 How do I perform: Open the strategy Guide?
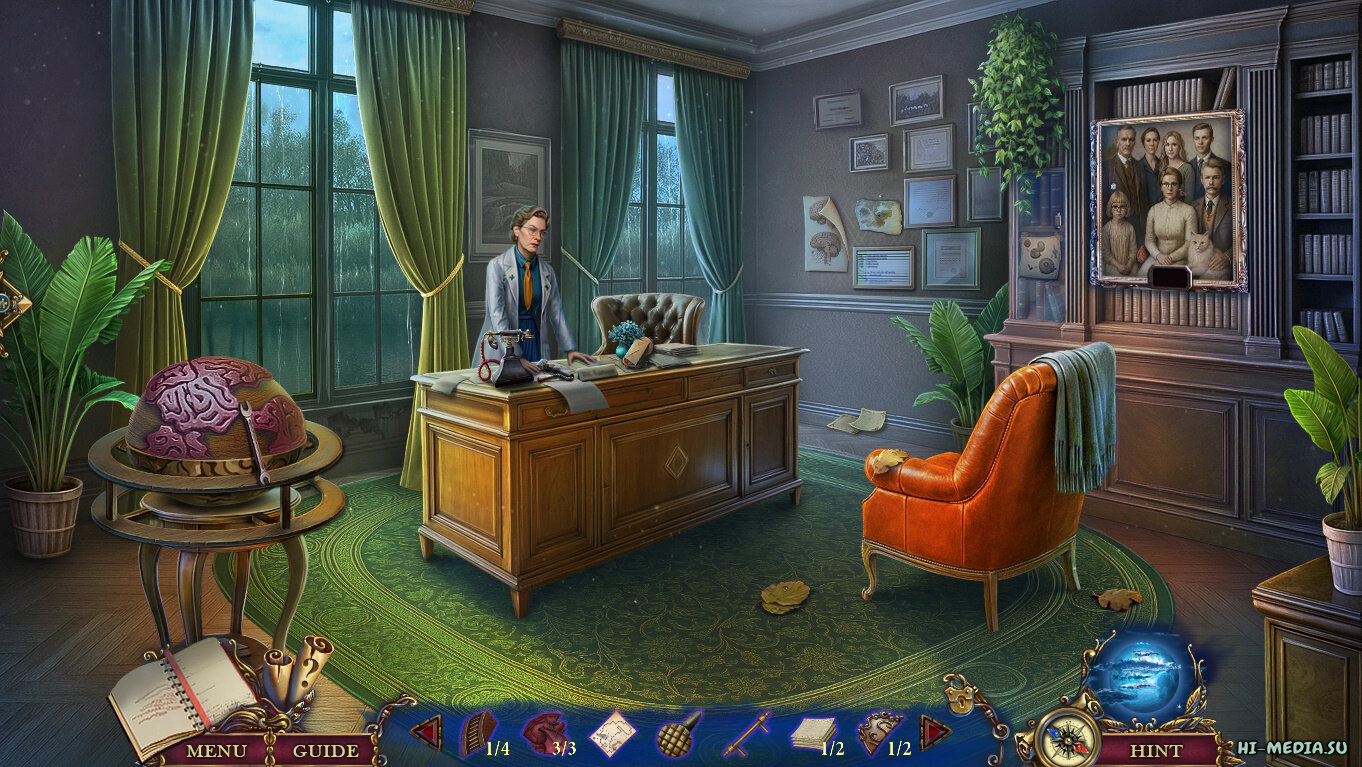(x=325, y=749)
